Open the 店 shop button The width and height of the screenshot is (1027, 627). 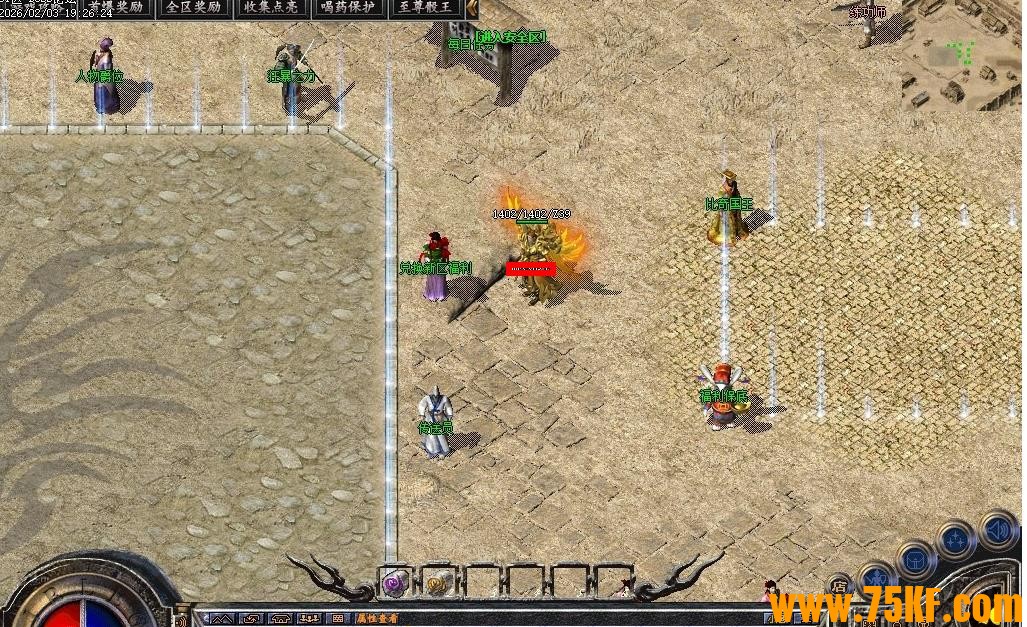[838, 587]
